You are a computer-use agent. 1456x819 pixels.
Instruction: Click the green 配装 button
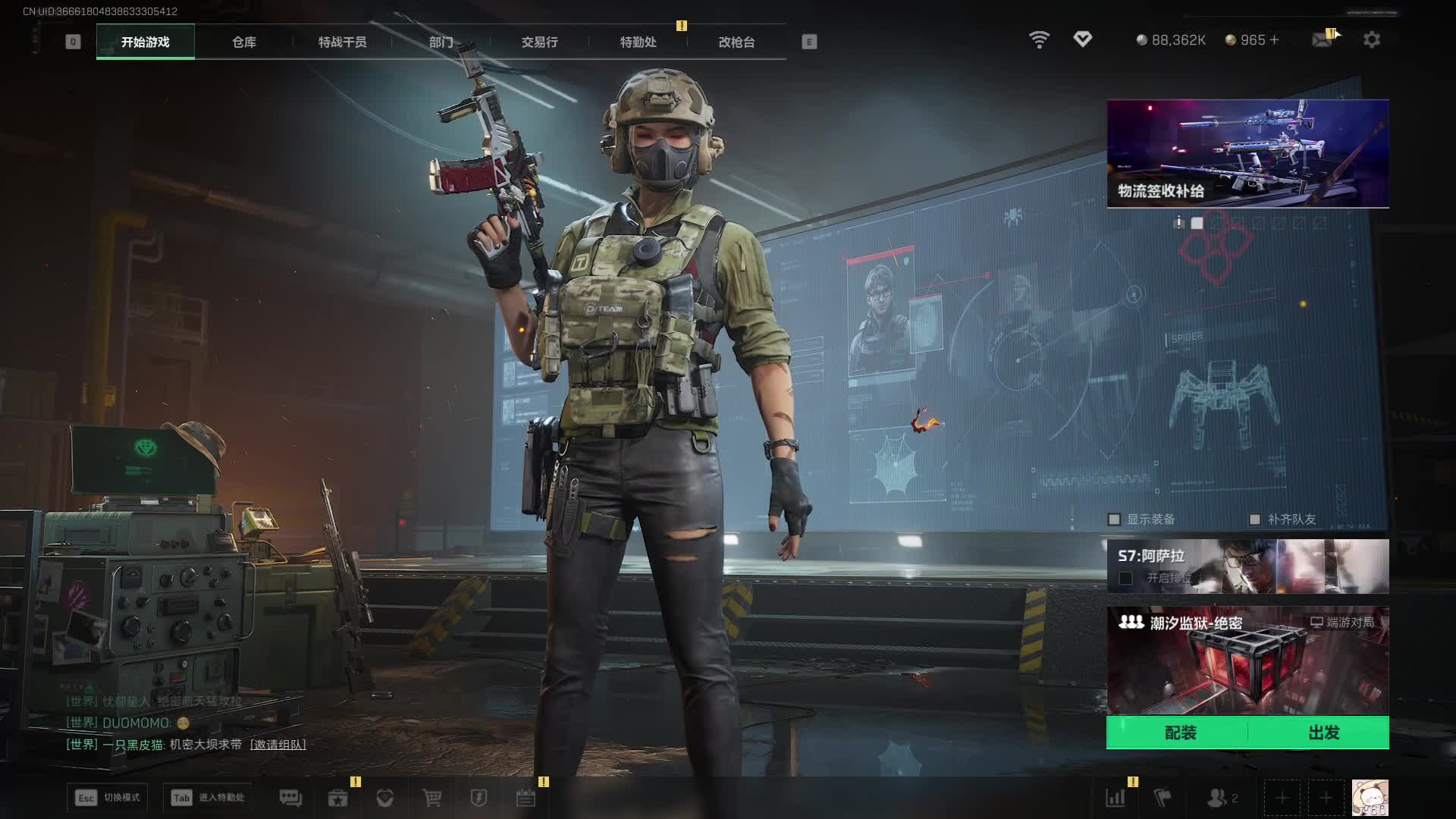tap(1179, 733)
